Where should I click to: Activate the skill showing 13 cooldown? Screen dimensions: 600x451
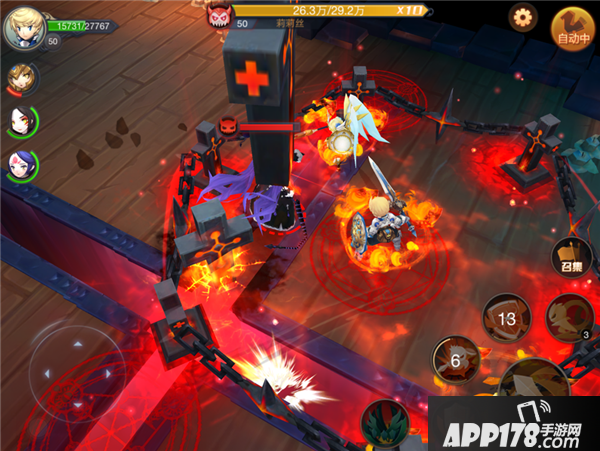coord(506,317)
